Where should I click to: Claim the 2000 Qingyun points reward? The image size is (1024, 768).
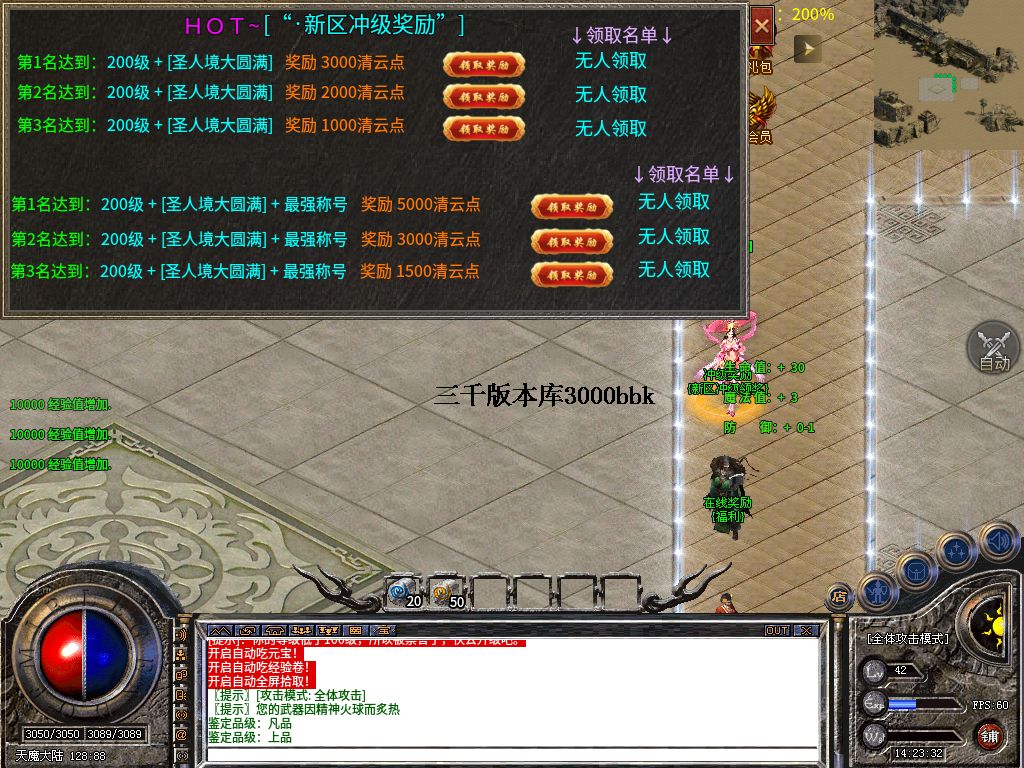click(x=484, y=97)
